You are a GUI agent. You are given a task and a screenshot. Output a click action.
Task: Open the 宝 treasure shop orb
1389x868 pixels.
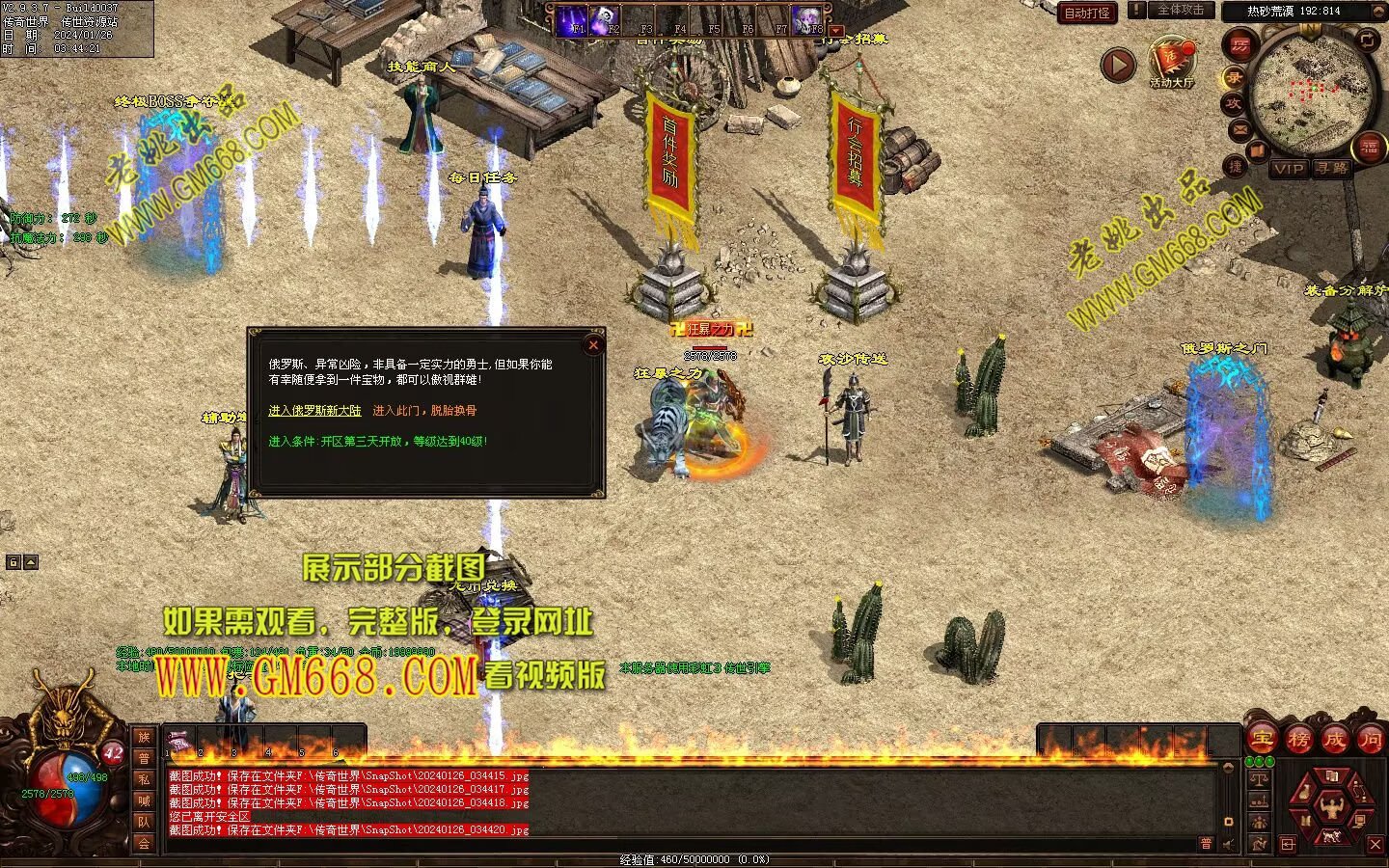[x=1262, y=740]
